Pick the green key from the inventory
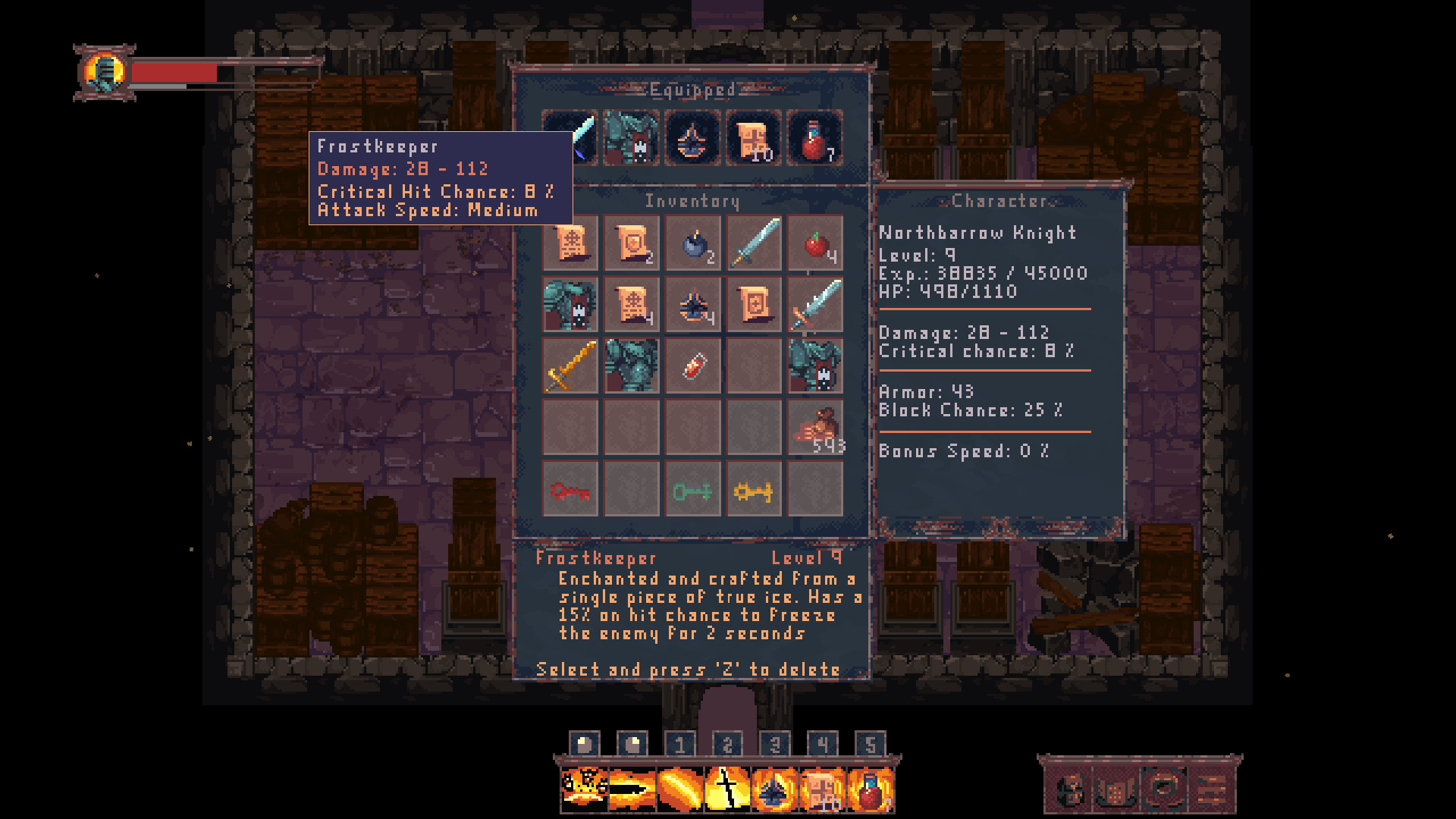The height and width of the screenshot is (819, 1456). click(692, 489)
